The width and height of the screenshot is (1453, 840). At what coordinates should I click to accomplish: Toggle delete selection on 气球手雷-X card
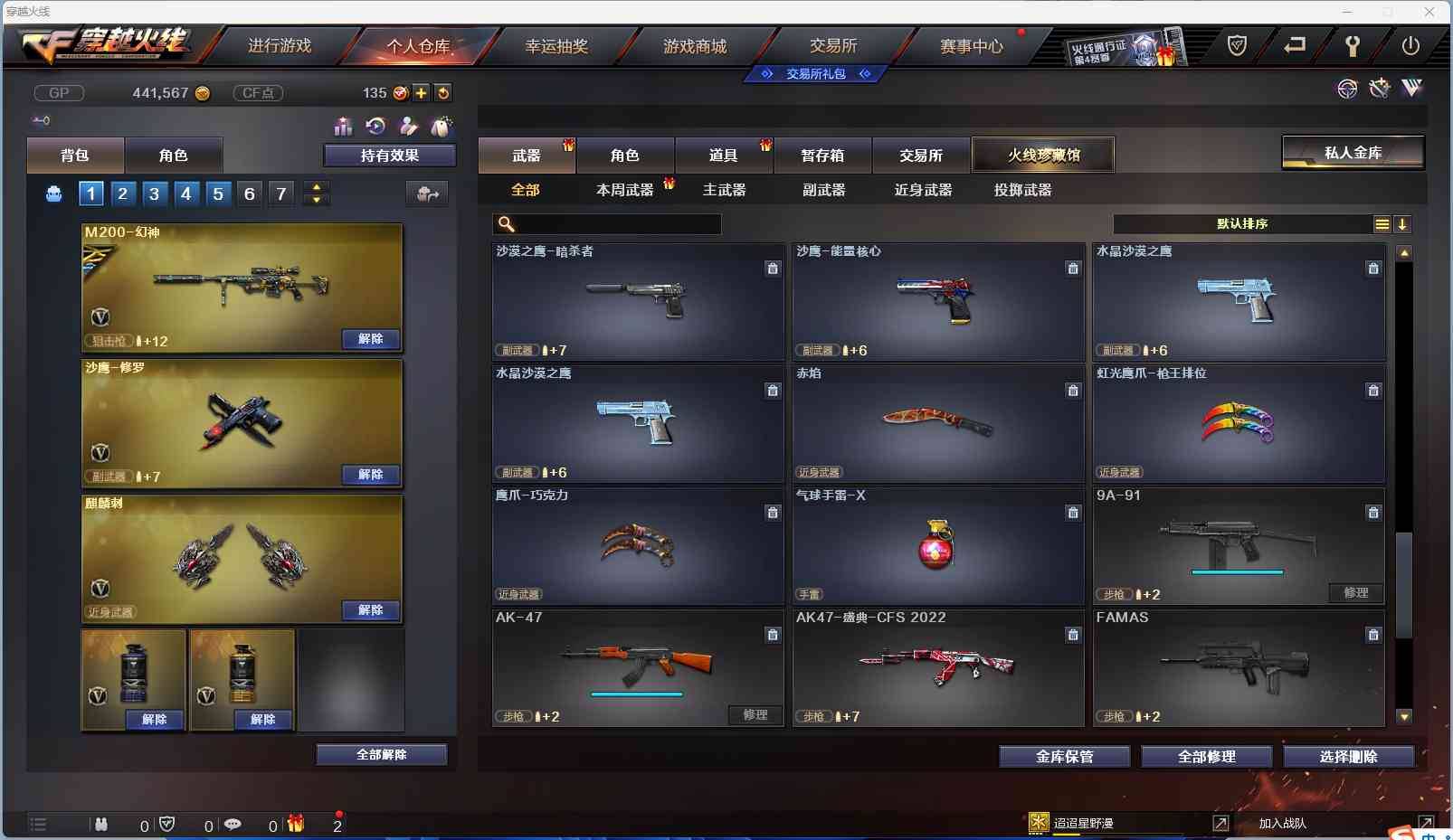click(1073, 513)
